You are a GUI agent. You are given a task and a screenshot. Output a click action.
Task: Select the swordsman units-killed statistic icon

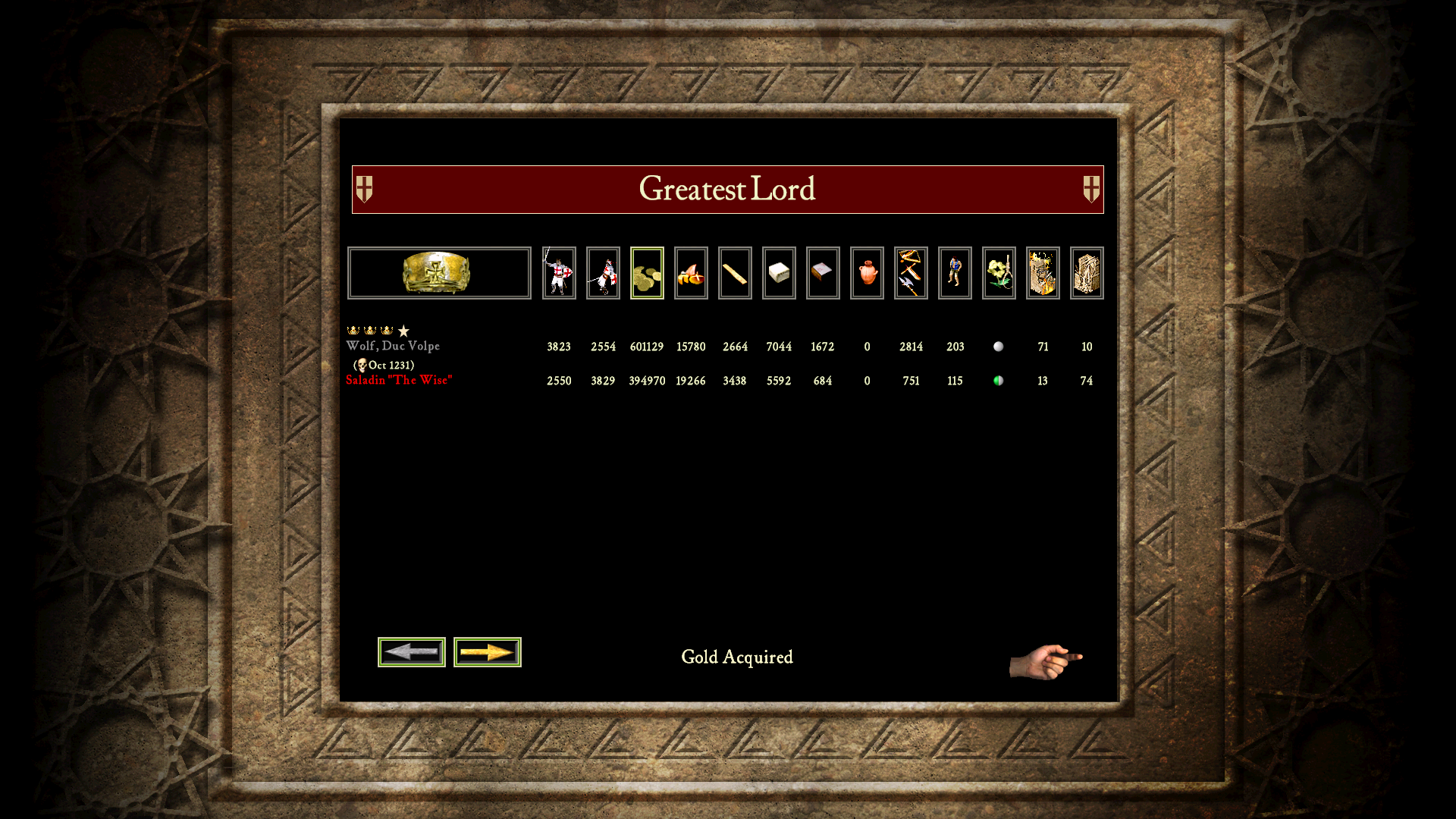click(559, 273)
